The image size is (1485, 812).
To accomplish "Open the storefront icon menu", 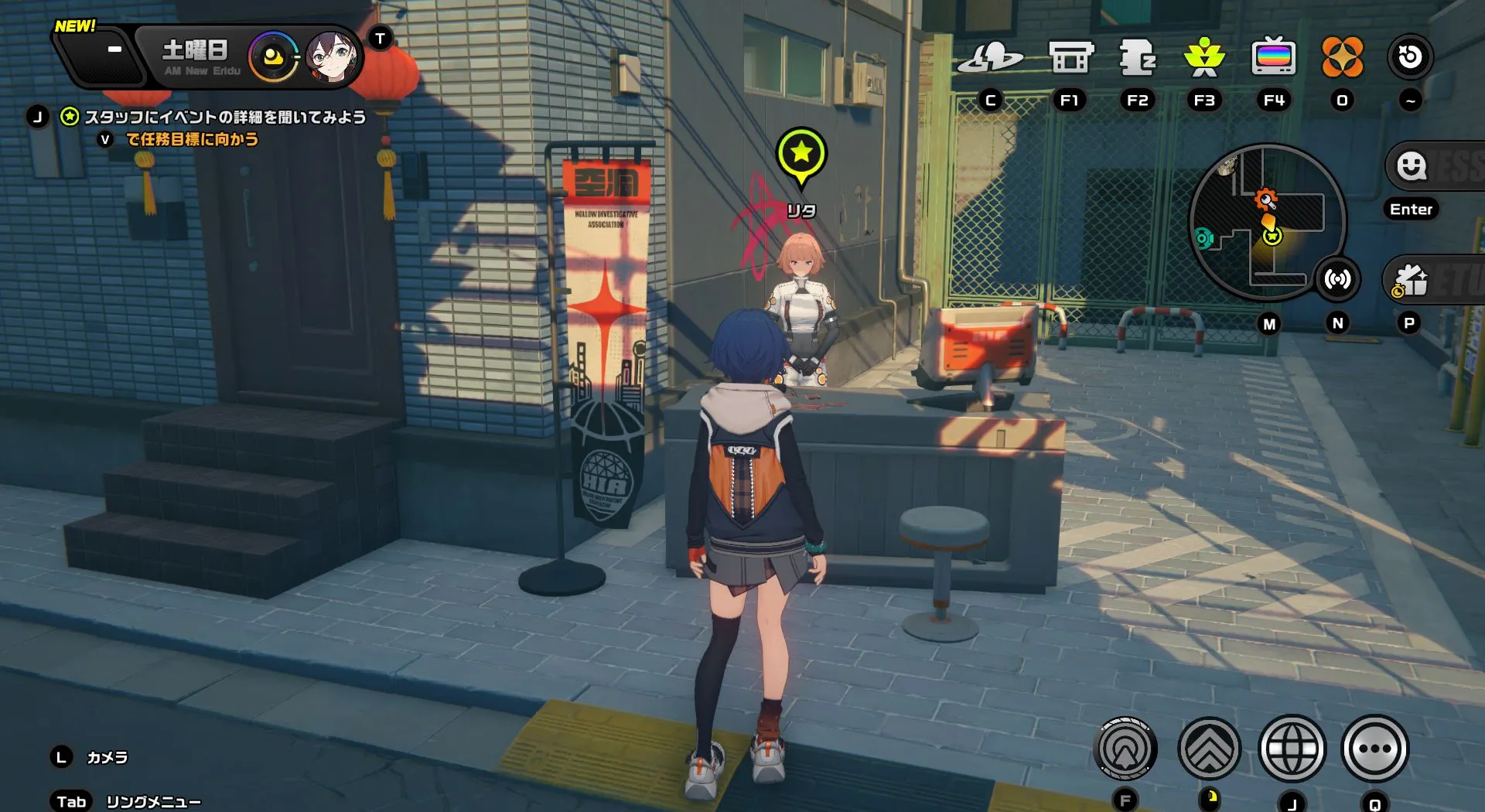I will 1070,57.
